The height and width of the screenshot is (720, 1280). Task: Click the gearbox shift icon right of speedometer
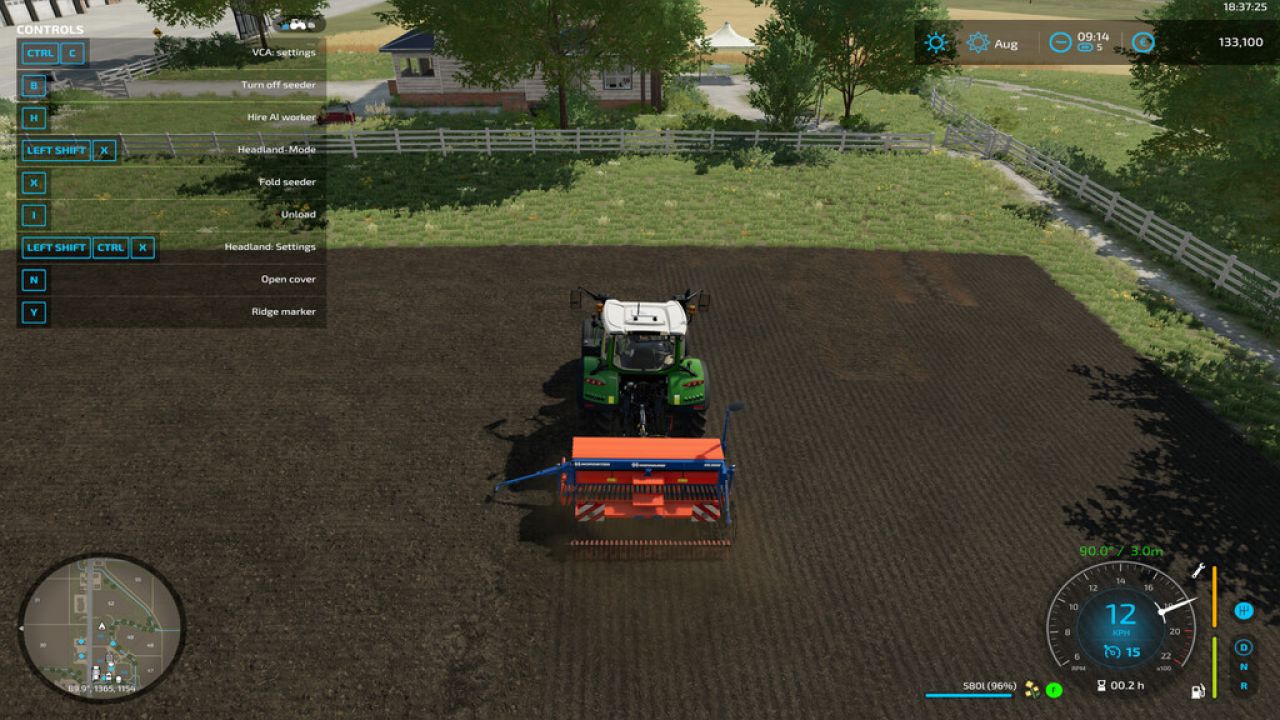tap(1243, 610)
